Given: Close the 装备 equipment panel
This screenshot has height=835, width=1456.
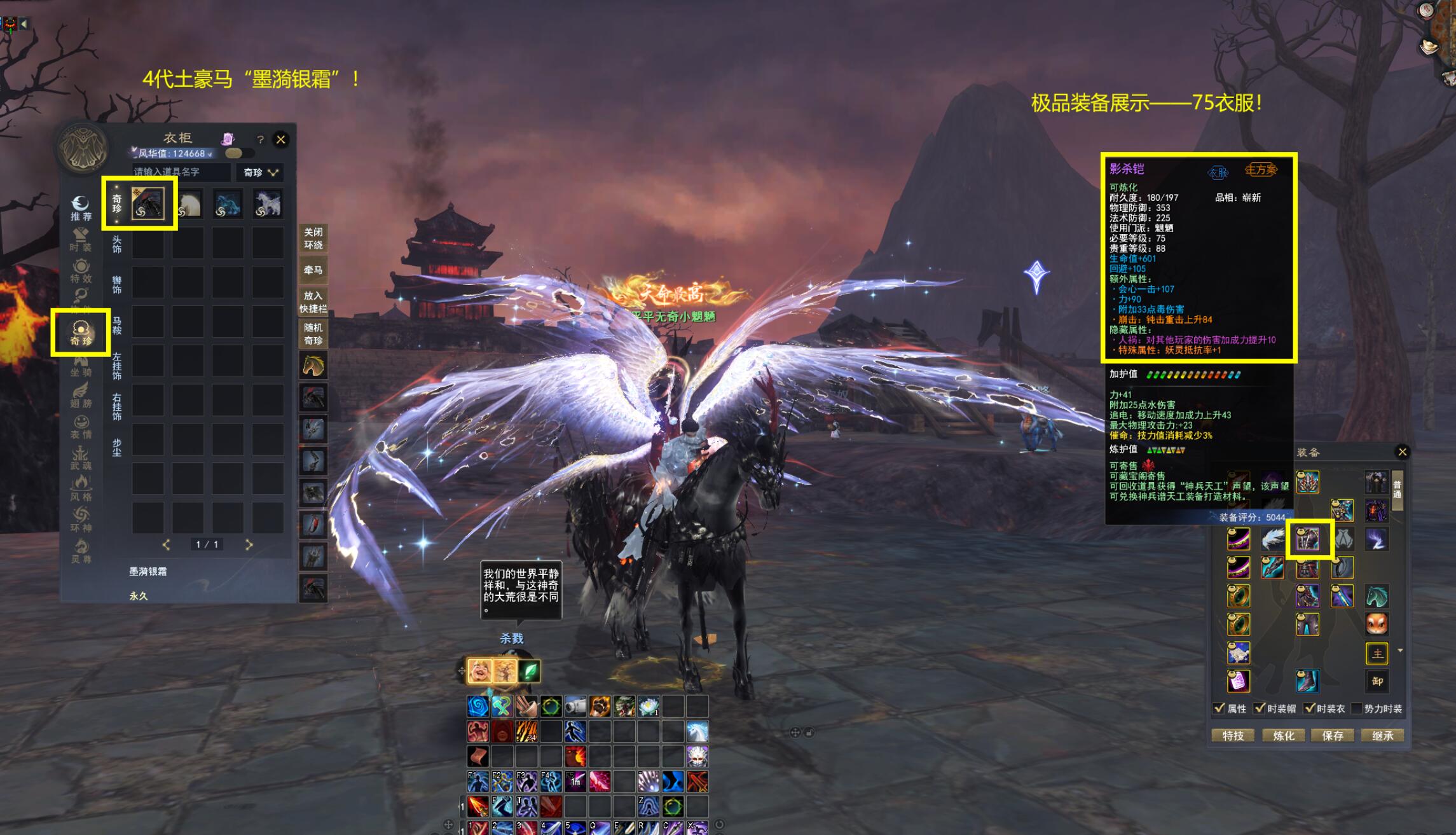Looking at the screenshot, I should tap(1402, 452).
